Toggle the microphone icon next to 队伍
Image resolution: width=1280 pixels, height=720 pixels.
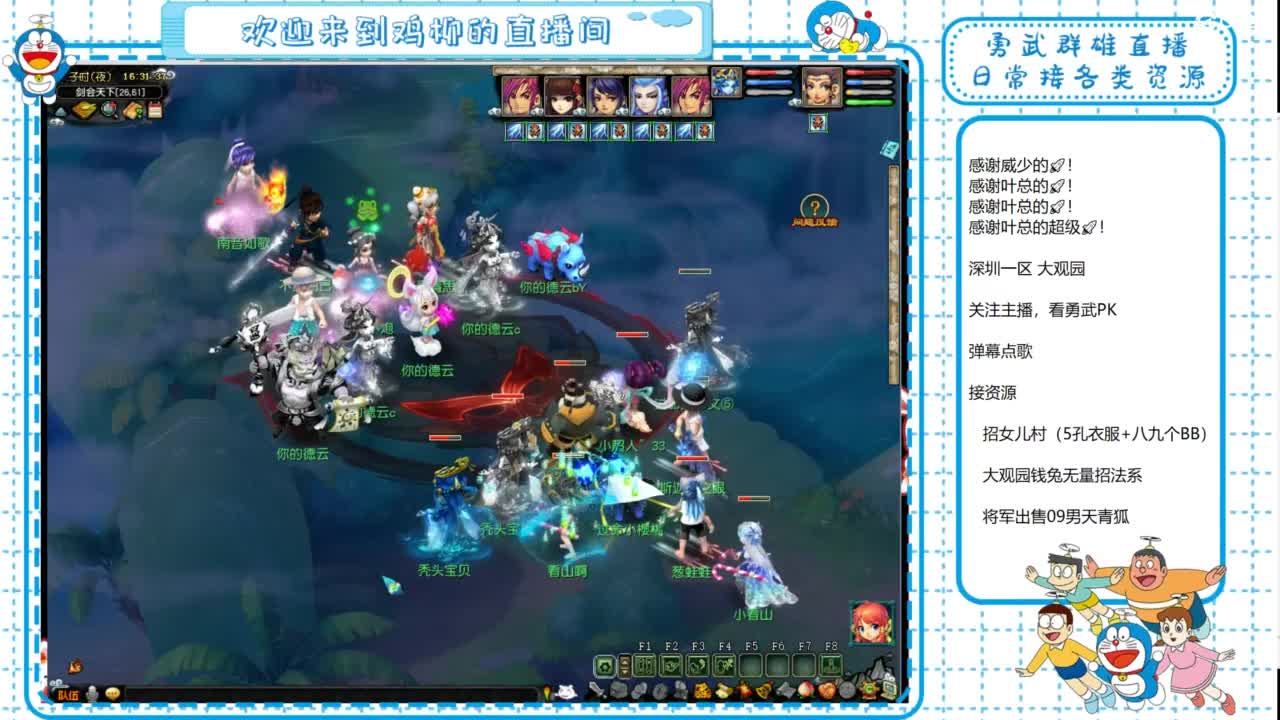[92, 693]
